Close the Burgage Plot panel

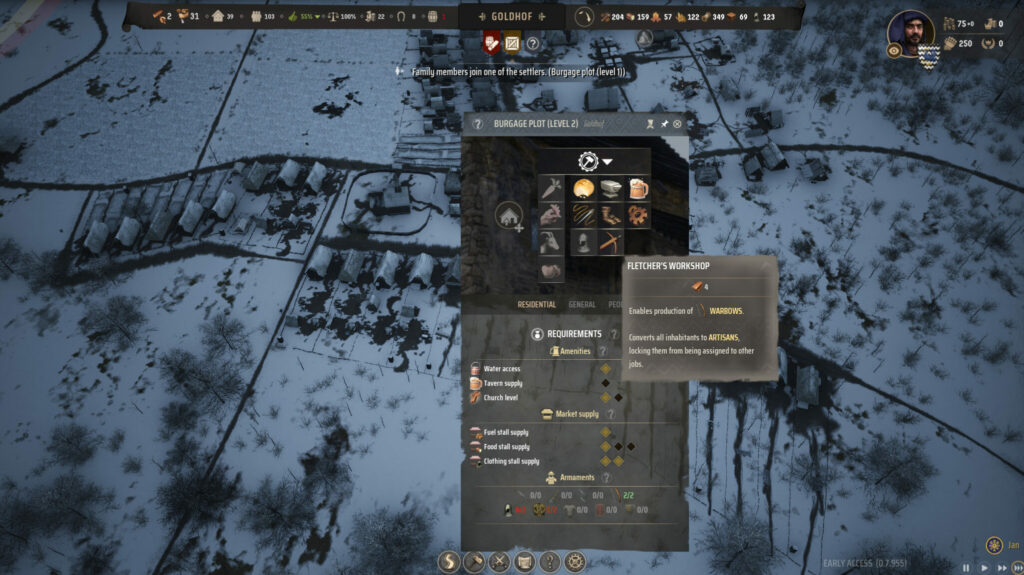click(678, 124)
